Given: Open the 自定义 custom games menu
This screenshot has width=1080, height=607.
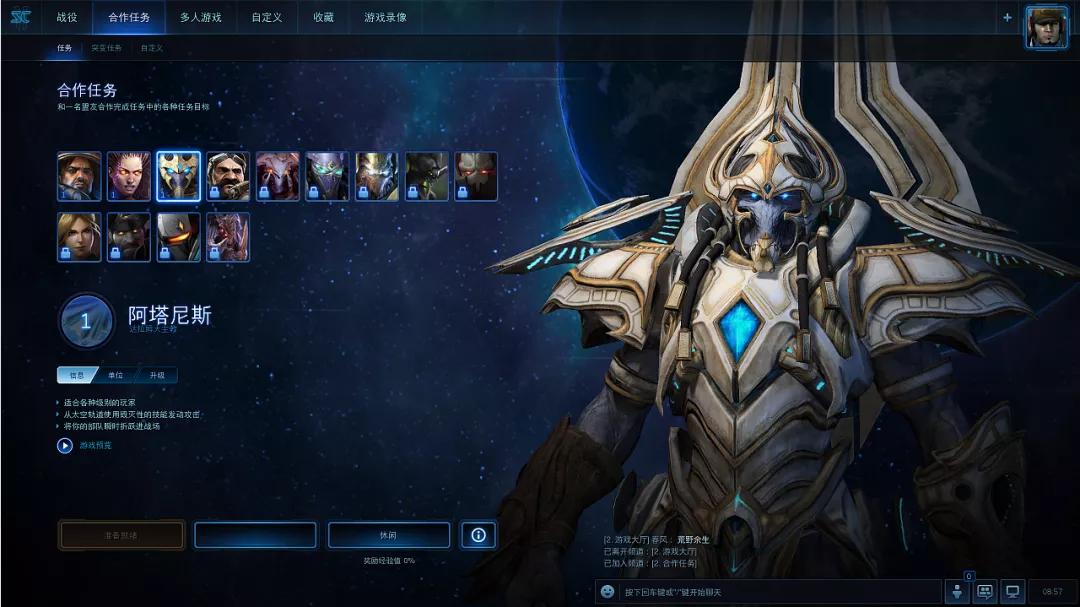Looking at the screenshot, I should 266,17.
